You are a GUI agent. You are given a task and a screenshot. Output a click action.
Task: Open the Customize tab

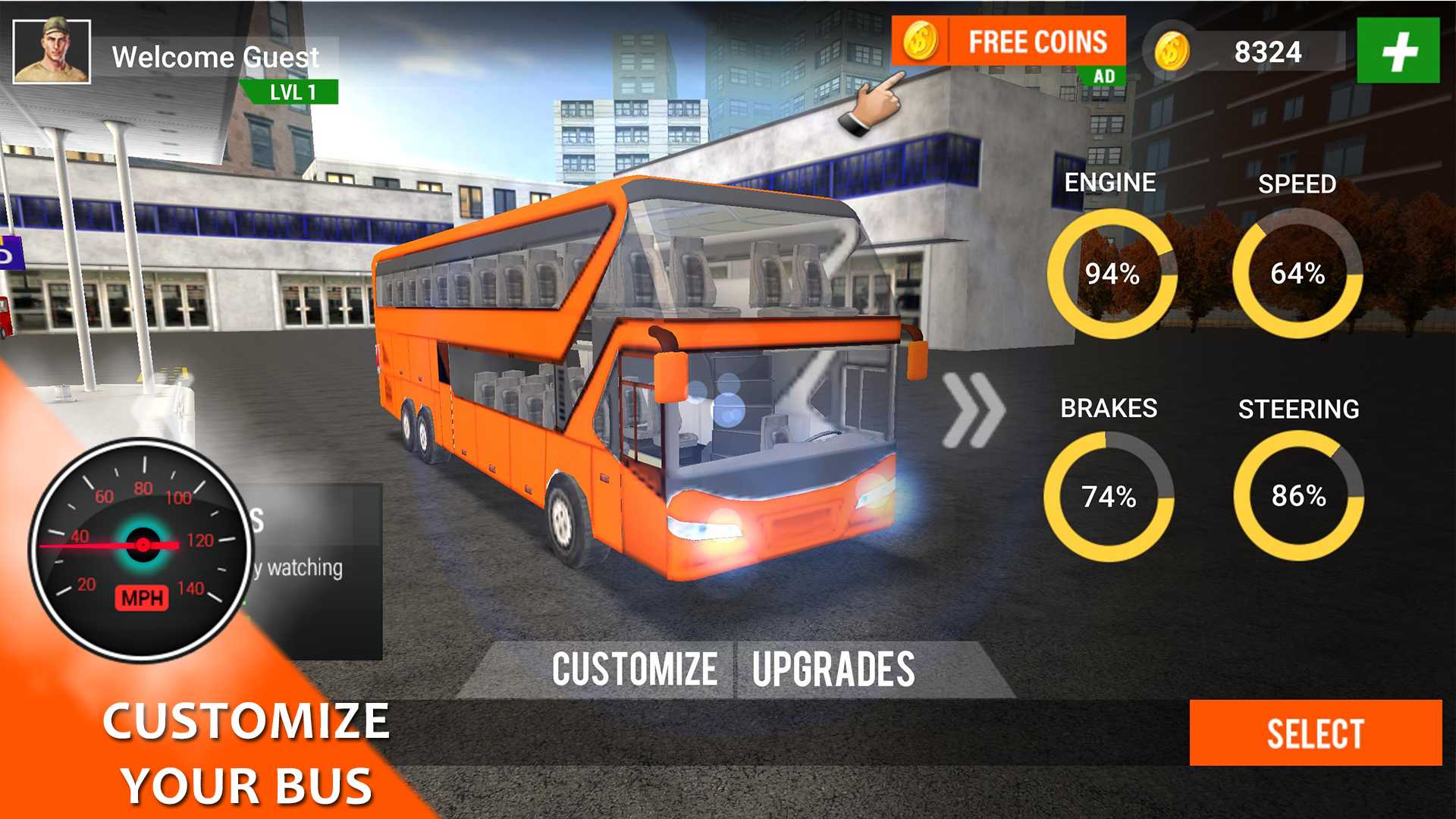[x=634, y=669]
